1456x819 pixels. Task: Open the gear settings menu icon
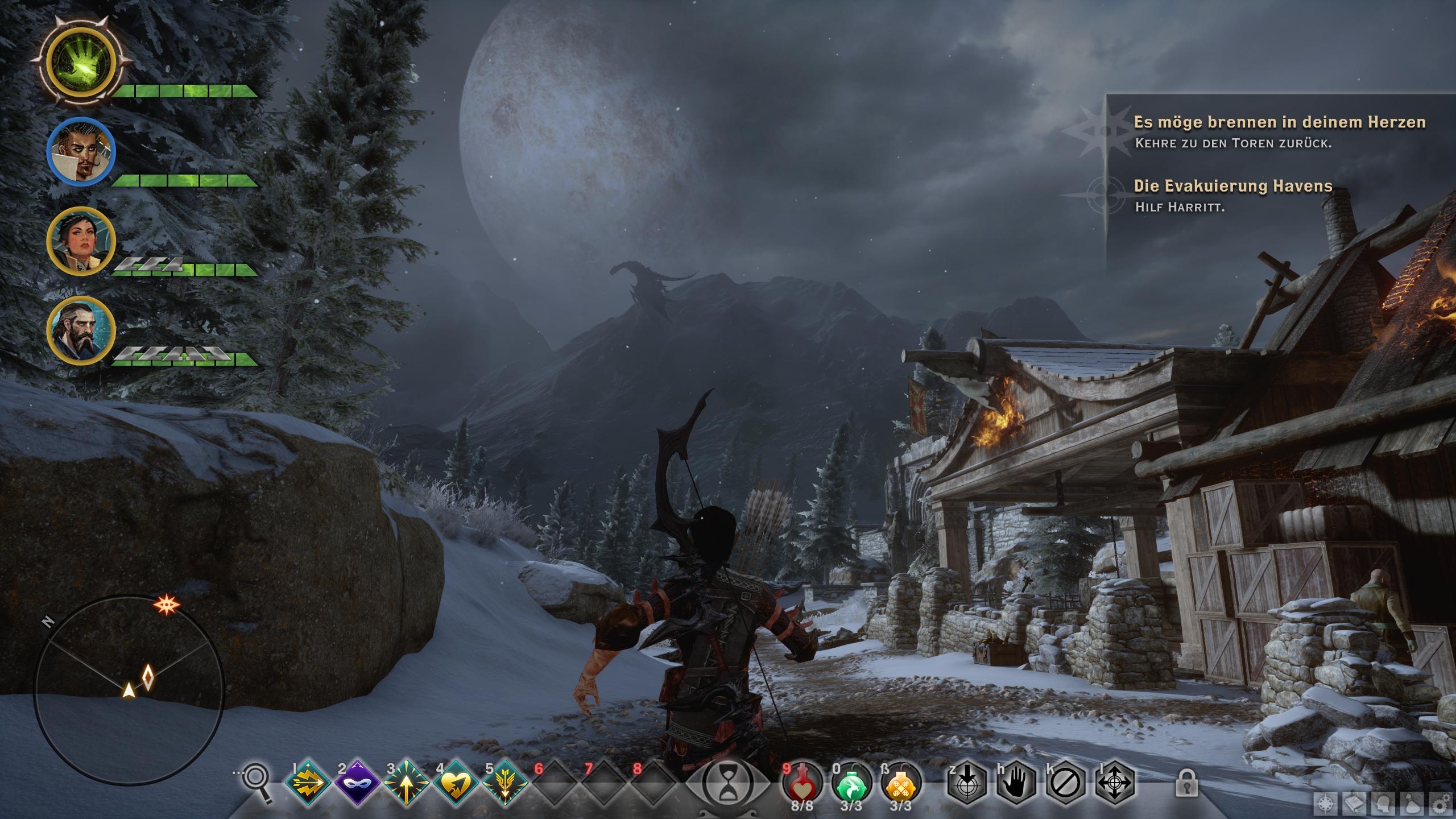click(x=1440, y=804)
